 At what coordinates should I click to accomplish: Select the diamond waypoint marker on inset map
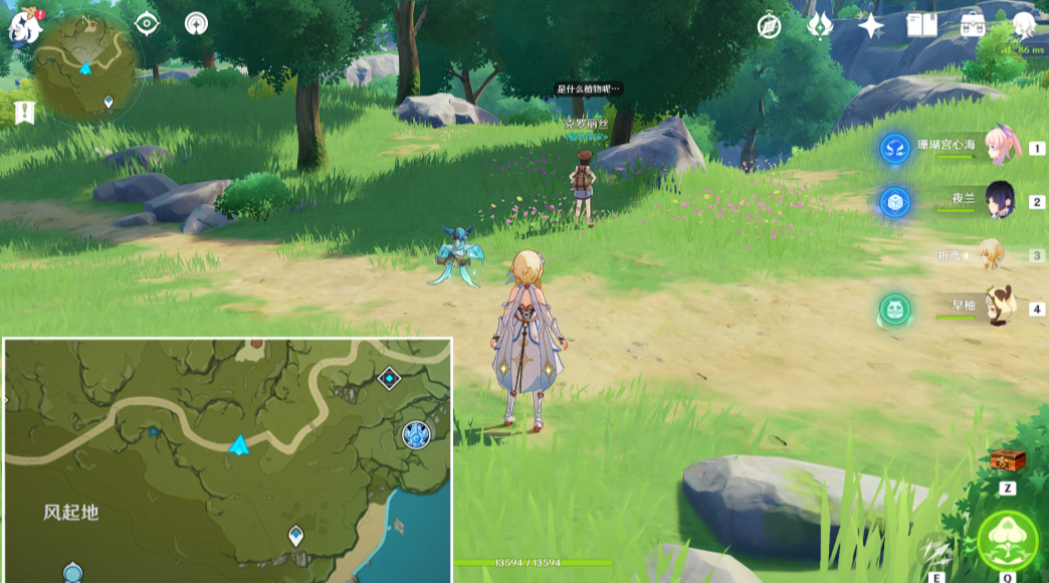[x=389, y=379]
